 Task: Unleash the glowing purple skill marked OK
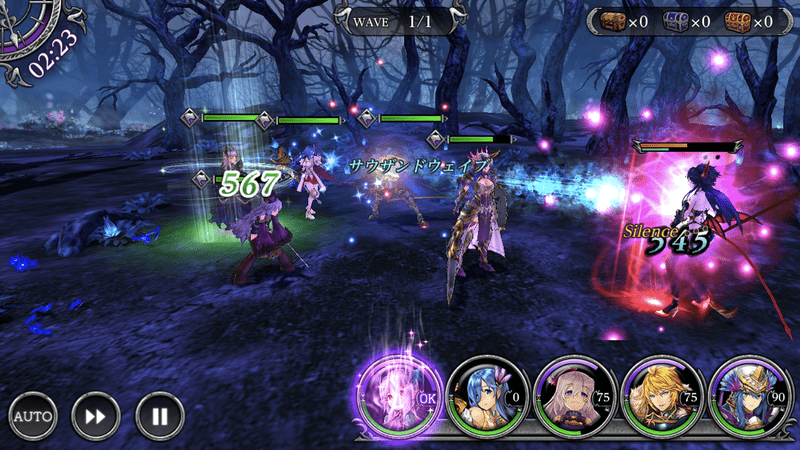398,393
